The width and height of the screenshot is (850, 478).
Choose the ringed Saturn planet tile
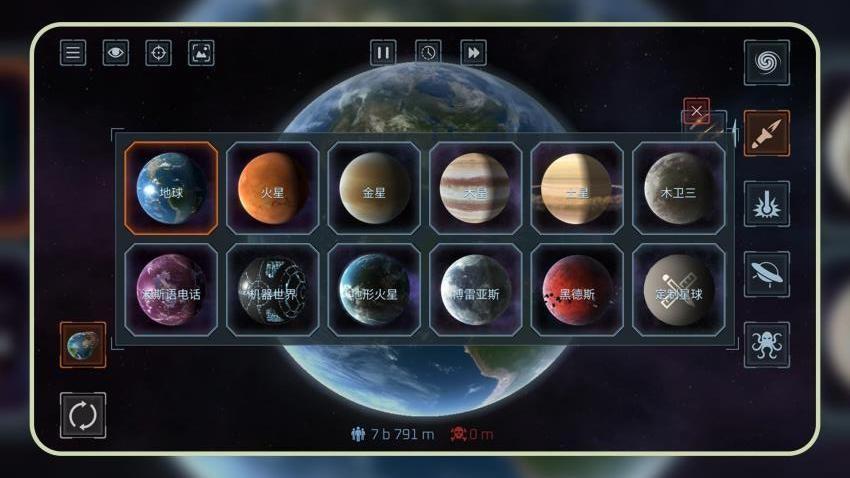tap(576, 188)
